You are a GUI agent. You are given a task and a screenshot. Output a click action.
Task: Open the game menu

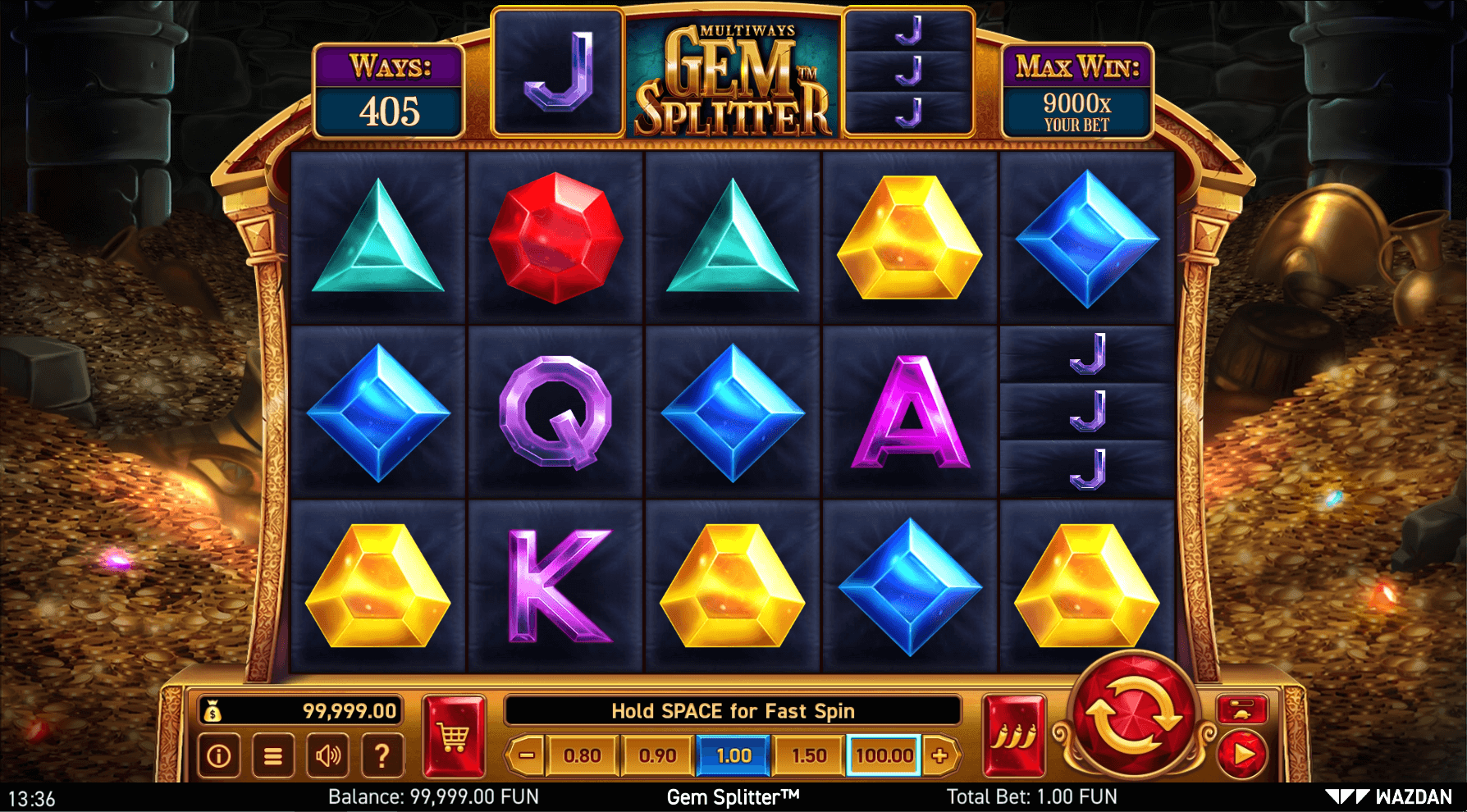272,756
